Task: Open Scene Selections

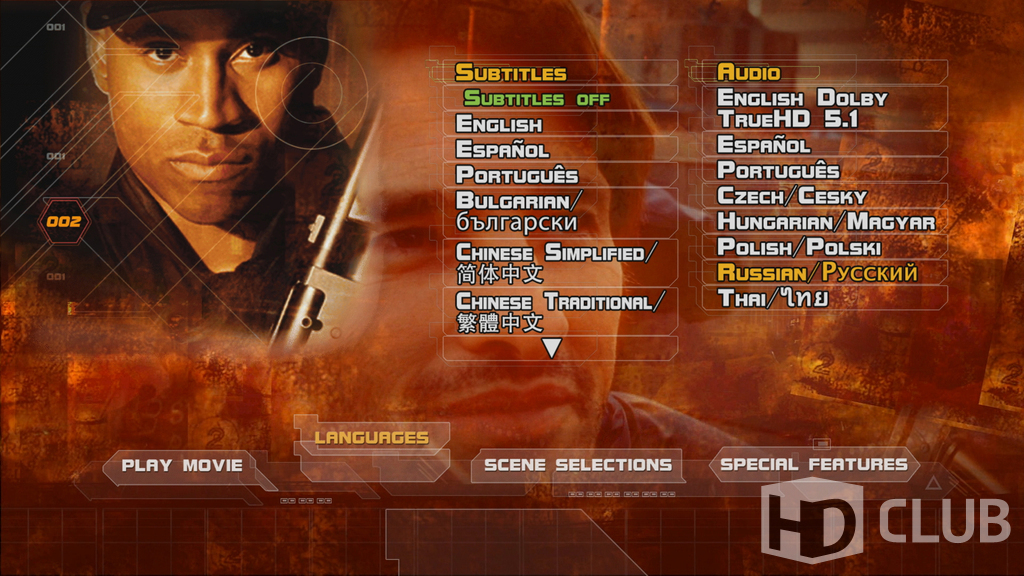Action: 577,465
